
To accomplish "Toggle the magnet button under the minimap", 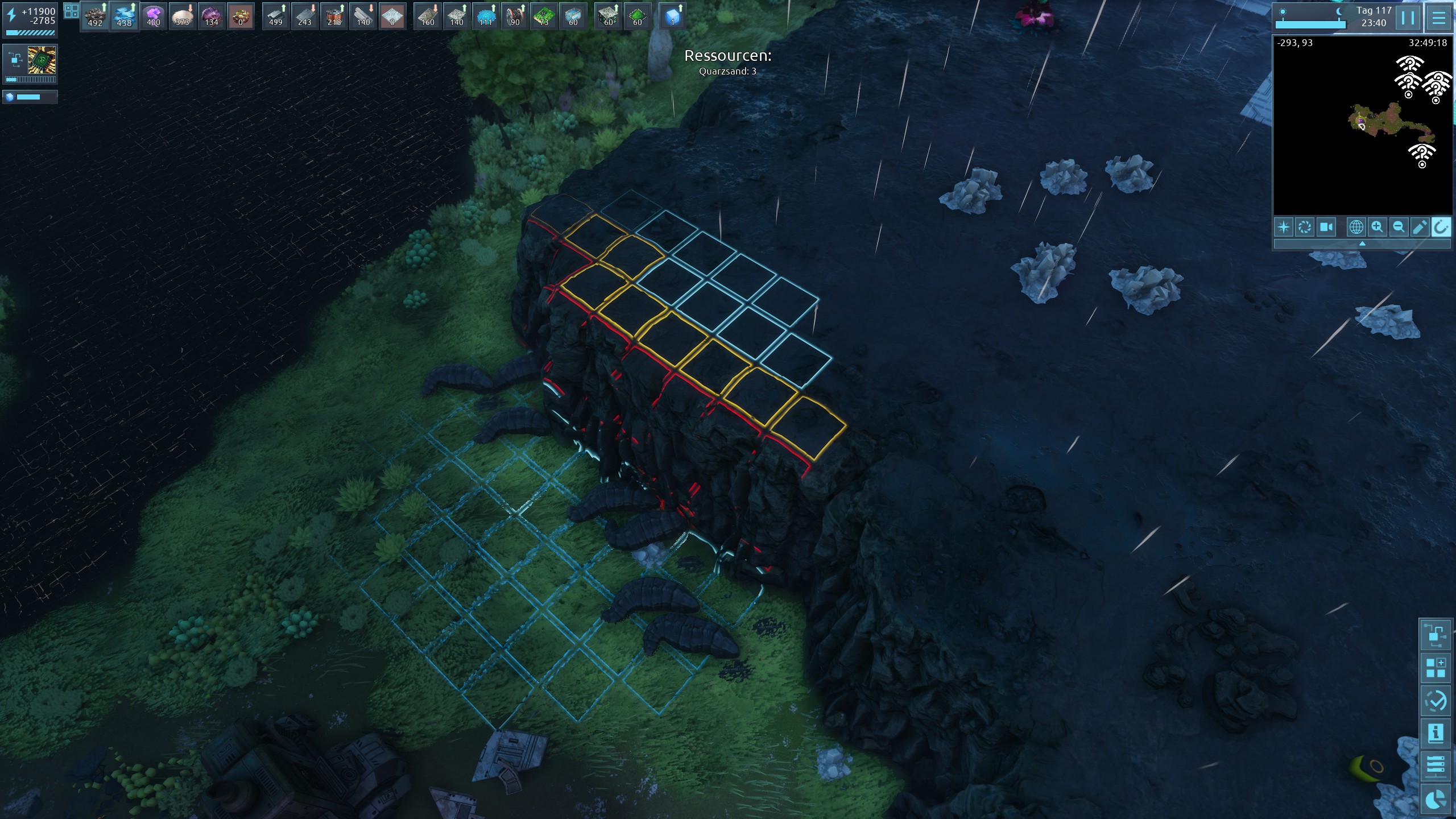I will point(1441,227).
